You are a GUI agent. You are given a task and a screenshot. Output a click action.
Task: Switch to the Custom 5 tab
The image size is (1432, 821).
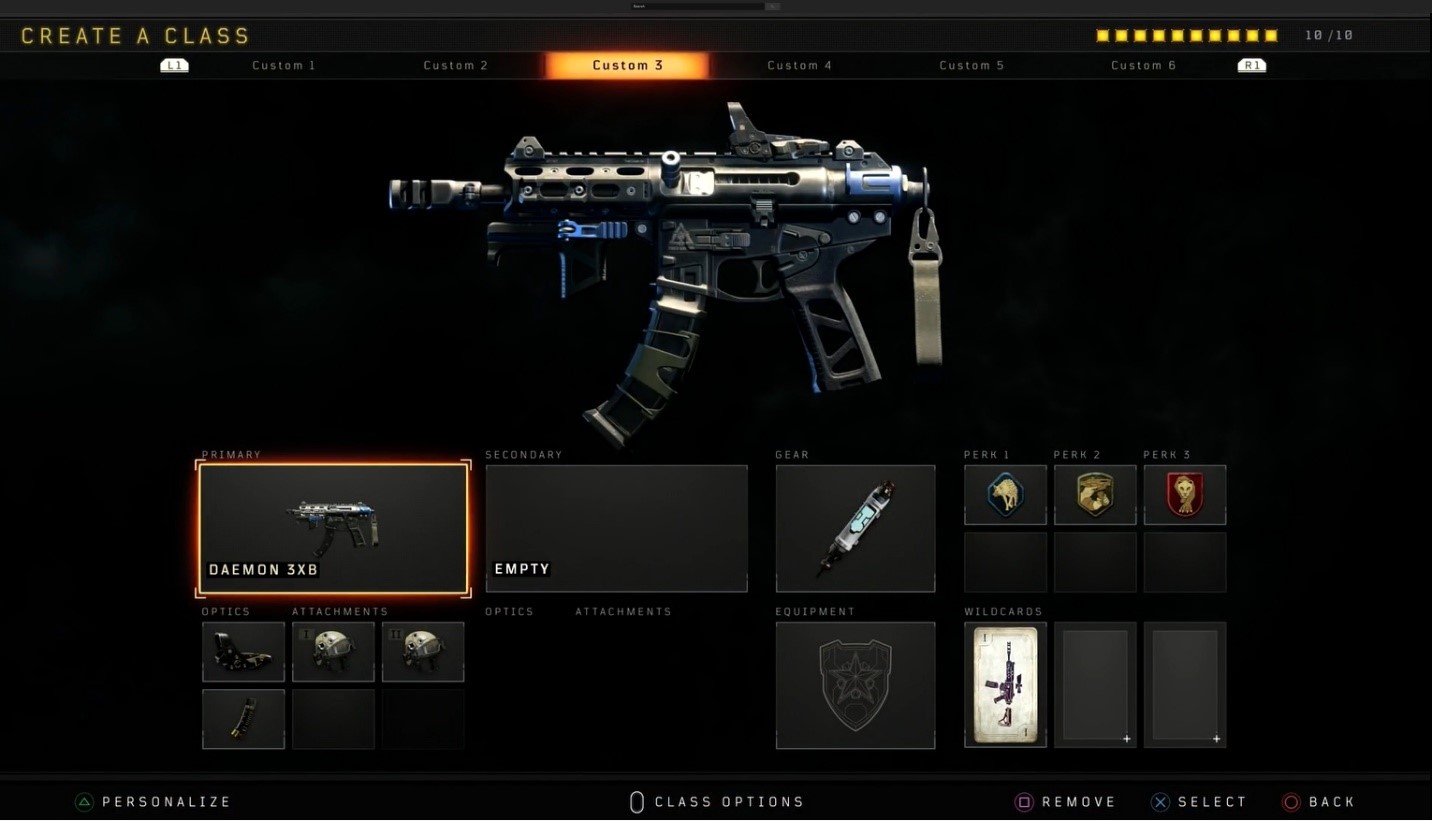pos(971,65)
